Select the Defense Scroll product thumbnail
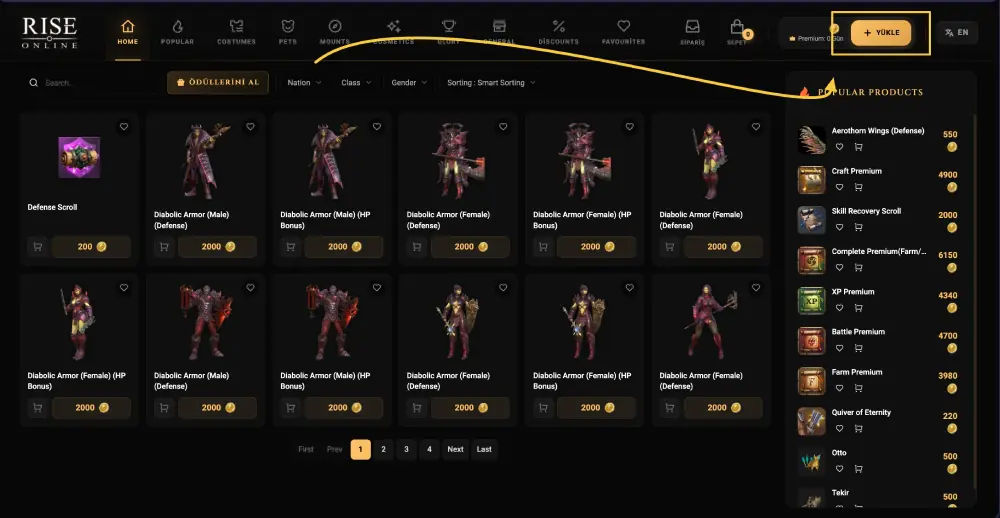Screen dimensions: 1000x518 [78, 158]
